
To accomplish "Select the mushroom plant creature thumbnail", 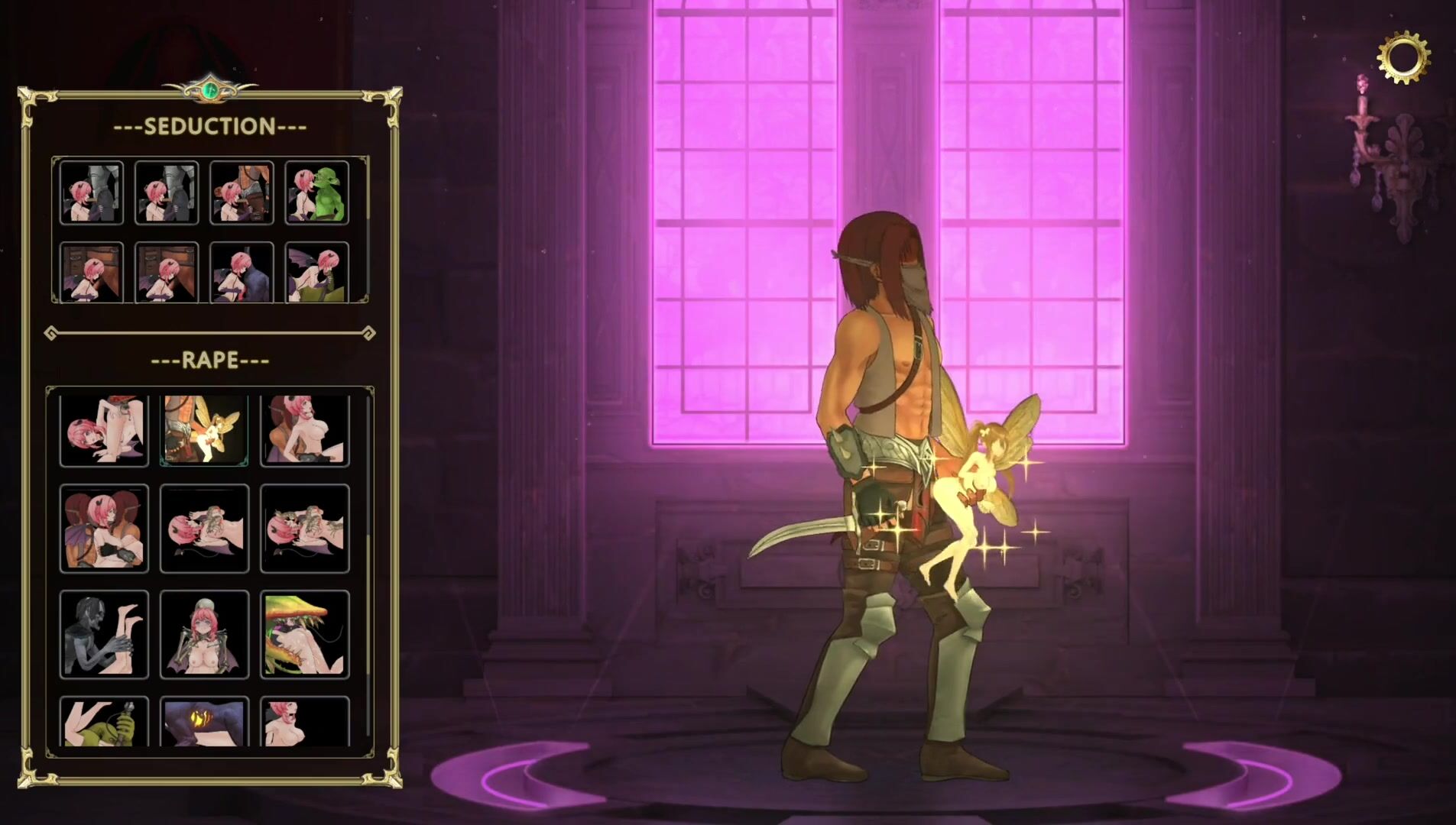I will (304, 634).
